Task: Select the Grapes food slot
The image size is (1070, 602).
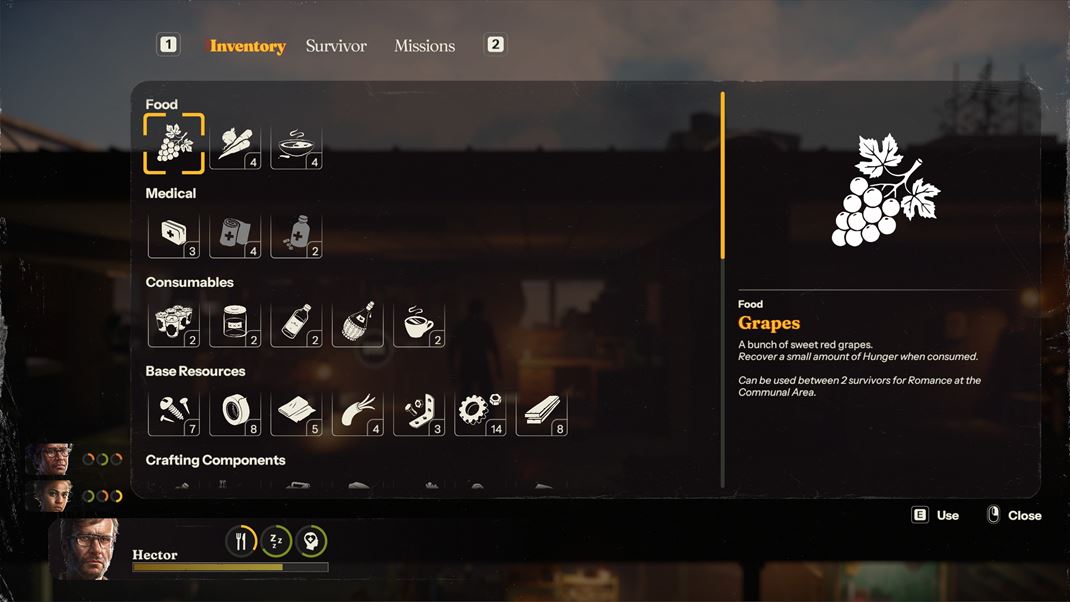Action: 174,144
